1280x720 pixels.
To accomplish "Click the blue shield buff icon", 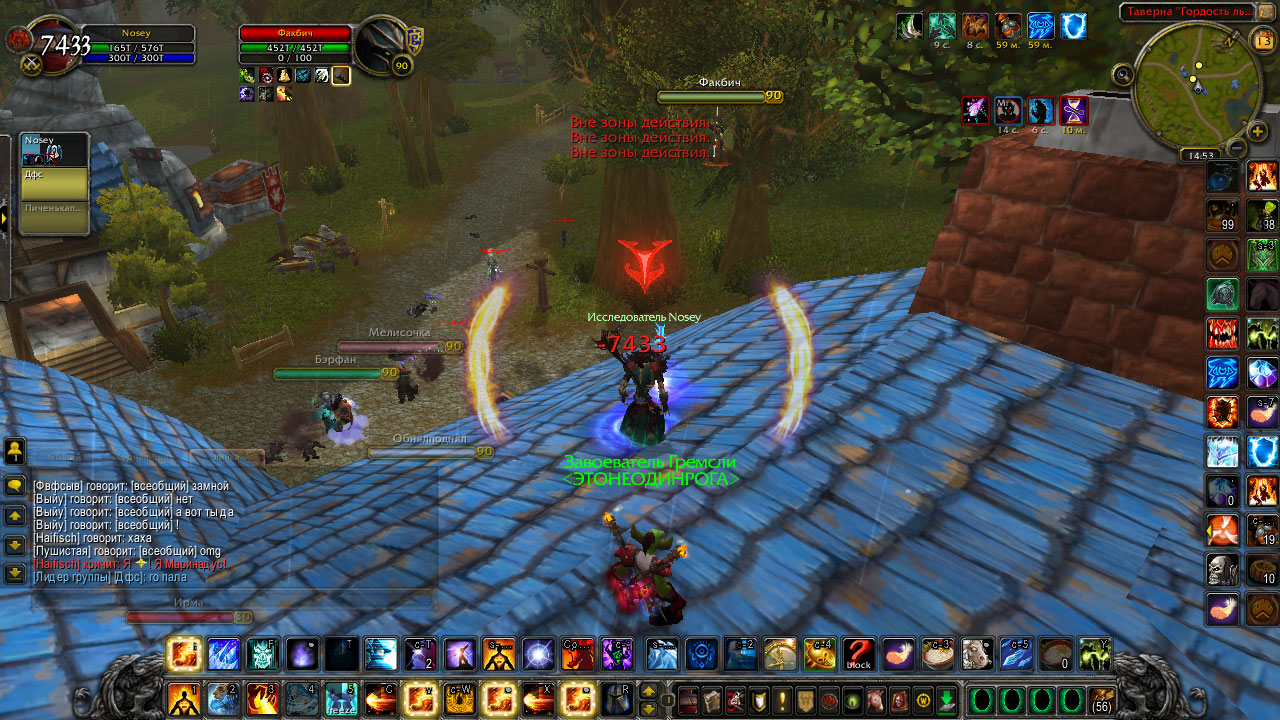I will pyautogui.click(x=1073, y=26).
